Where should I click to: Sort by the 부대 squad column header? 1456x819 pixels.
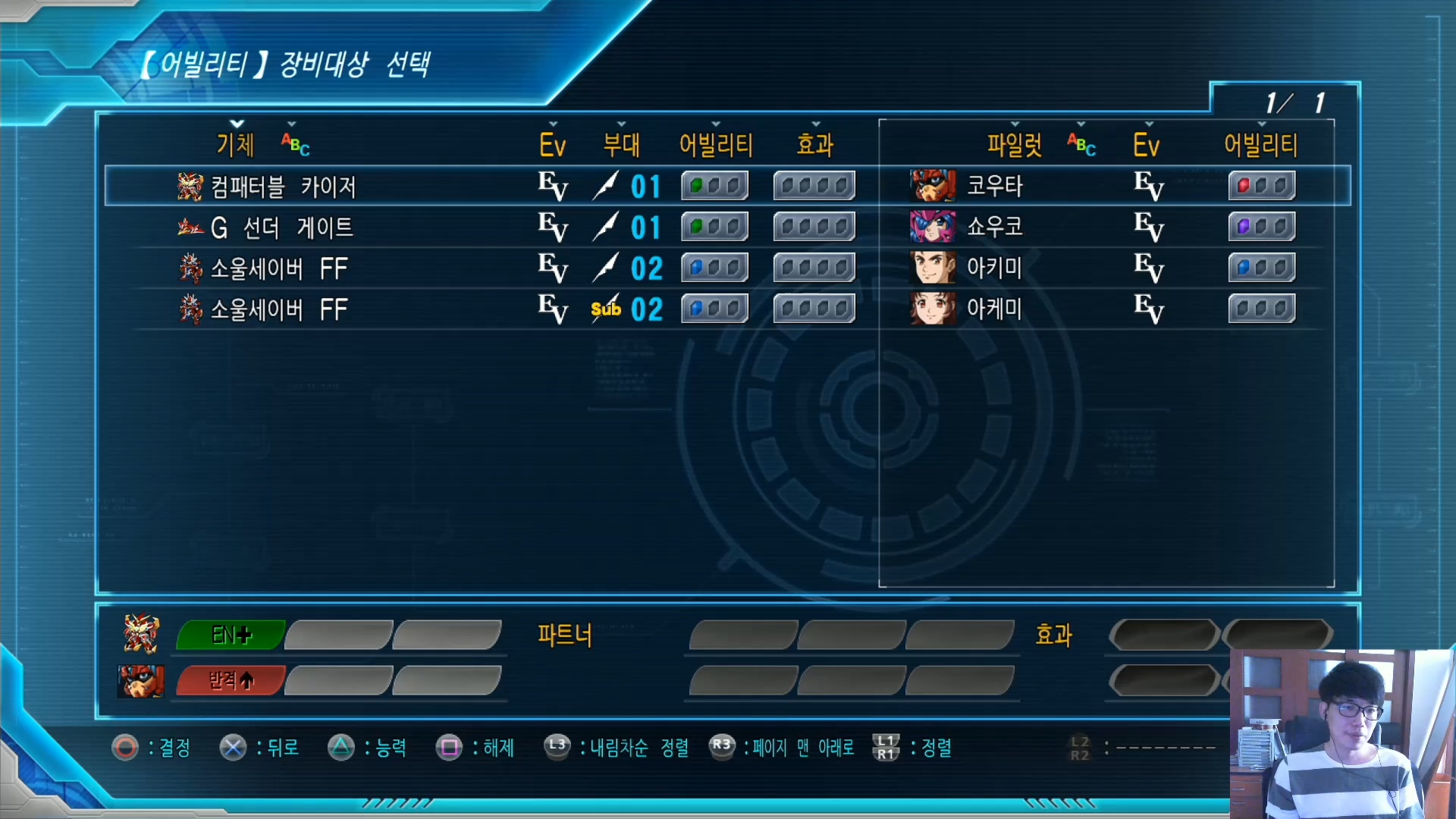click(x=621, y=144)
